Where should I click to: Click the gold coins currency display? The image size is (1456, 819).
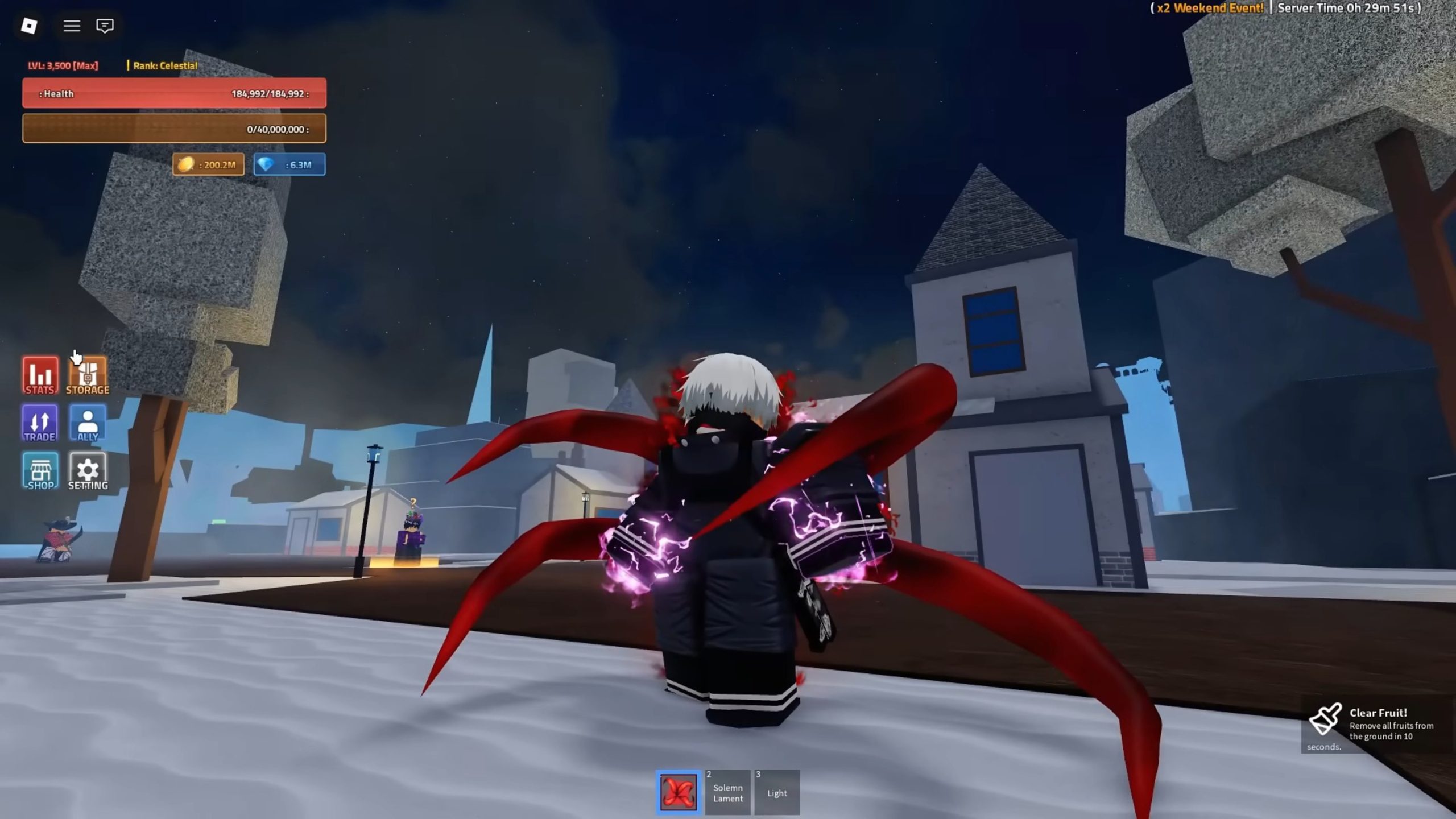click(x=209, y=164)
